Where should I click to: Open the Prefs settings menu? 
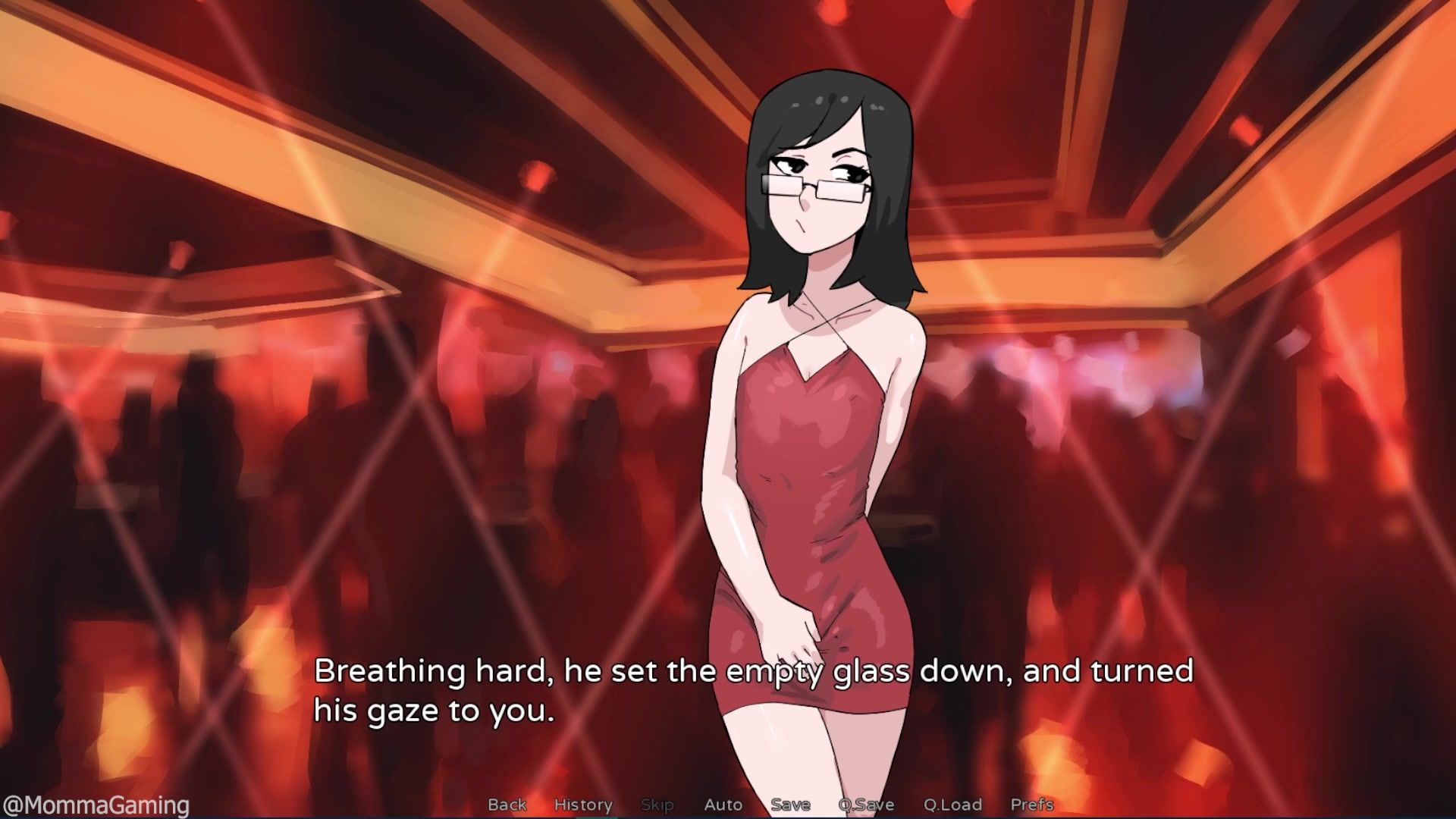point(1032,805)
